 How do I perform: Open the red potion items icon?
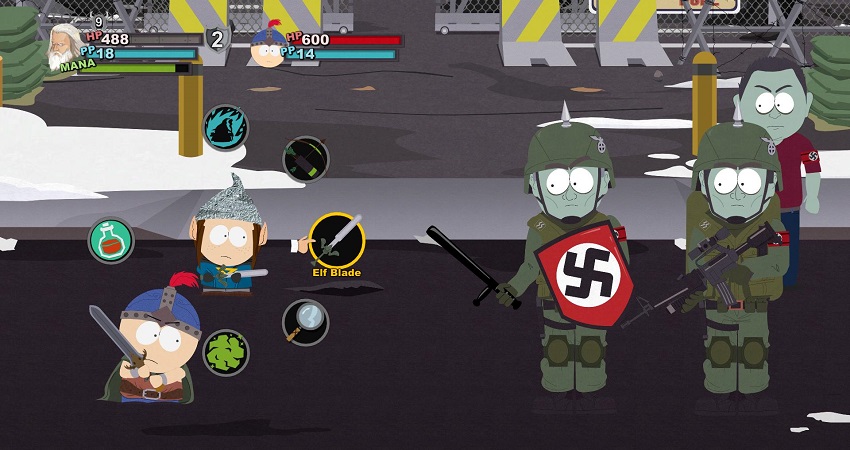(x=110, y=241)
